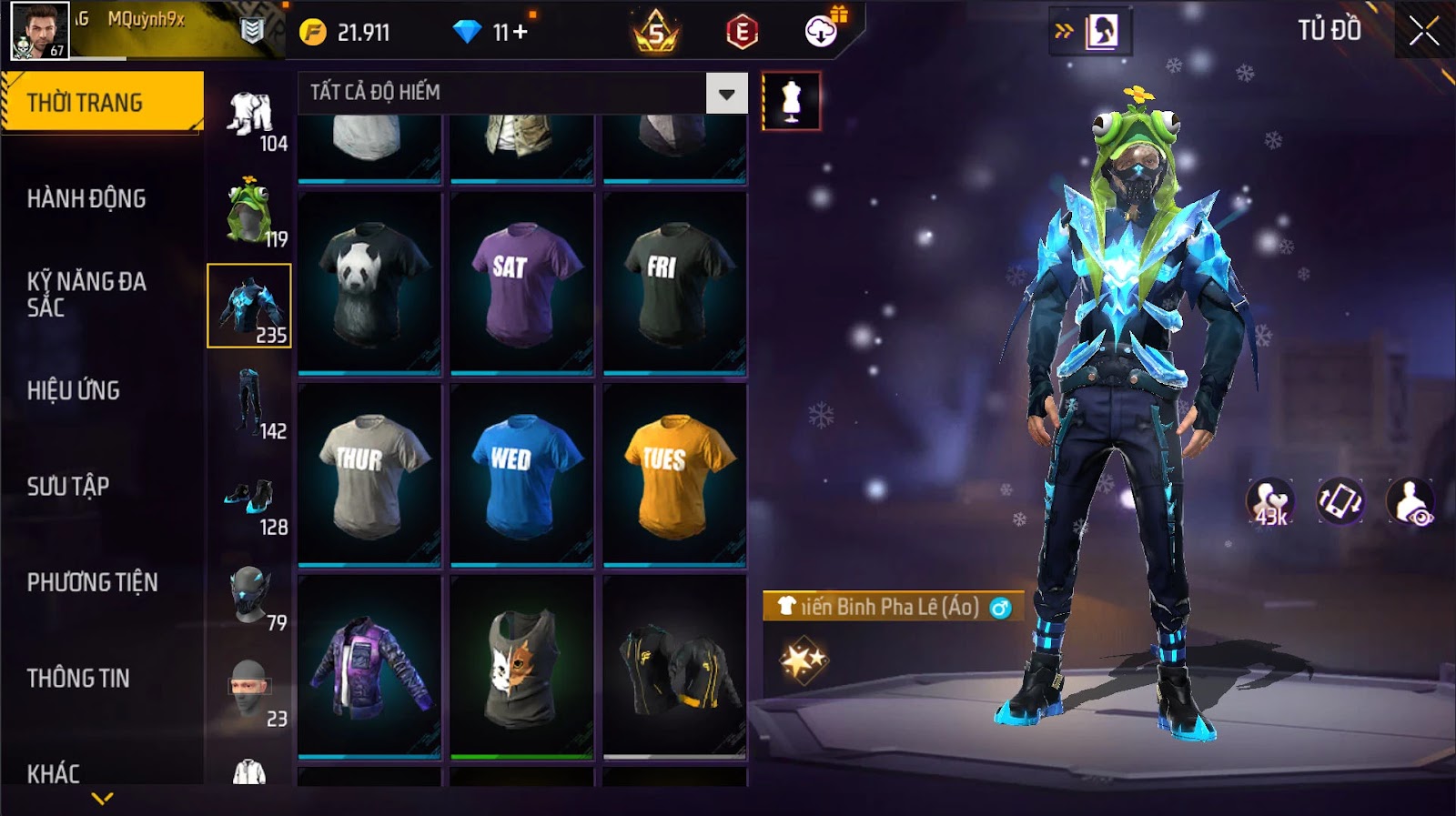Open the Phương Tiện vehicles tab
The width and height of the screenshot is (1456, 816).
93,582
